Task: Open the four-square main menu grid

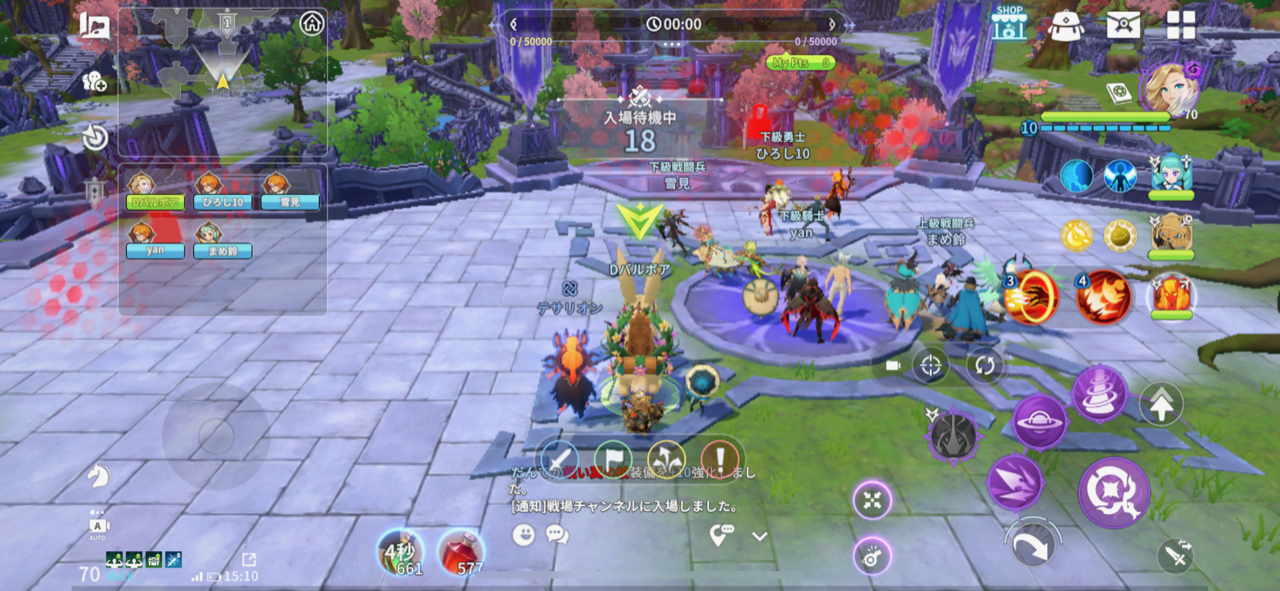Action: click(x=1181, y=25)
